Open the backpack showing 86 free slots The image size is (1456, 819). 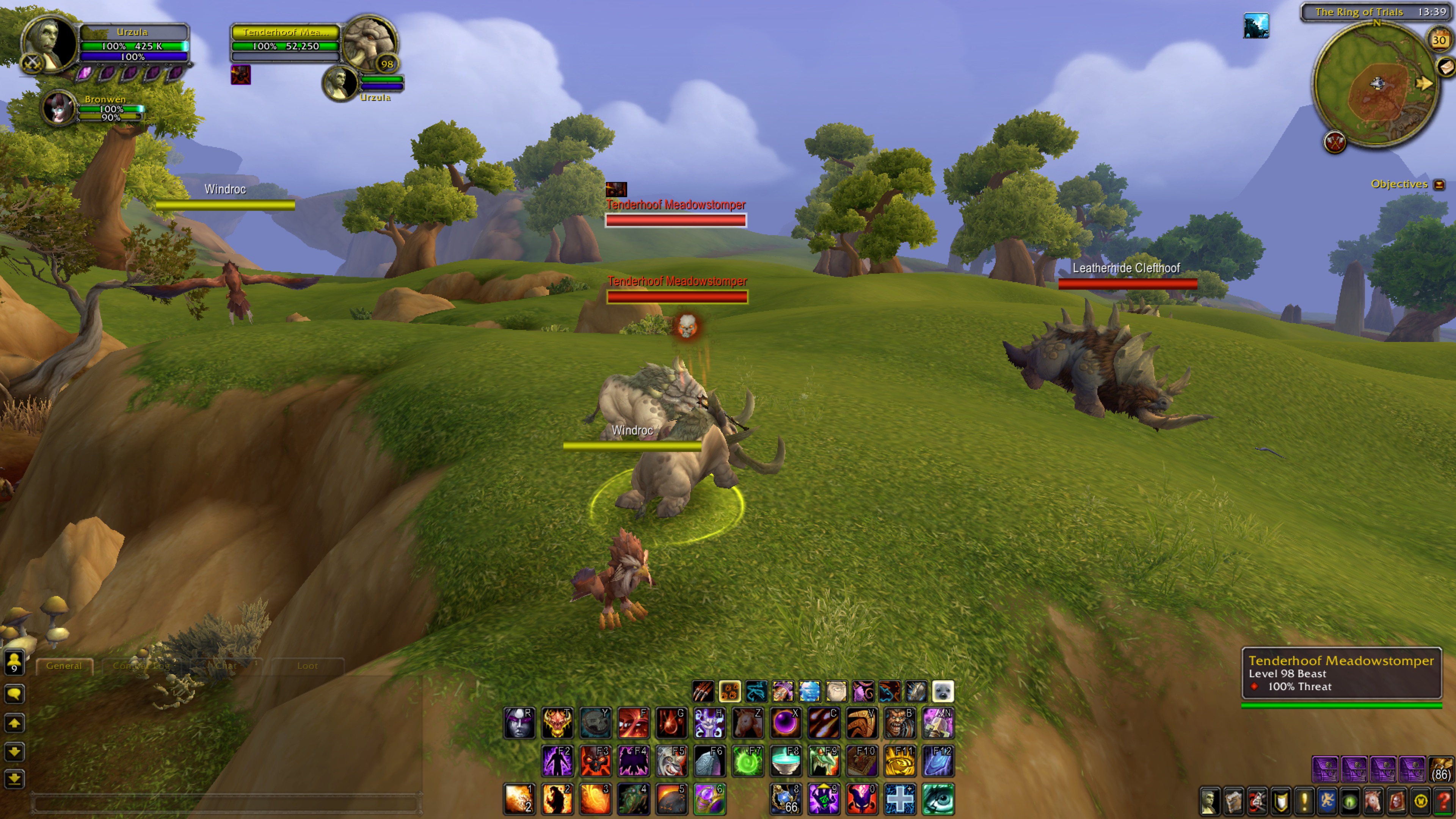[x=1441, y=769]
